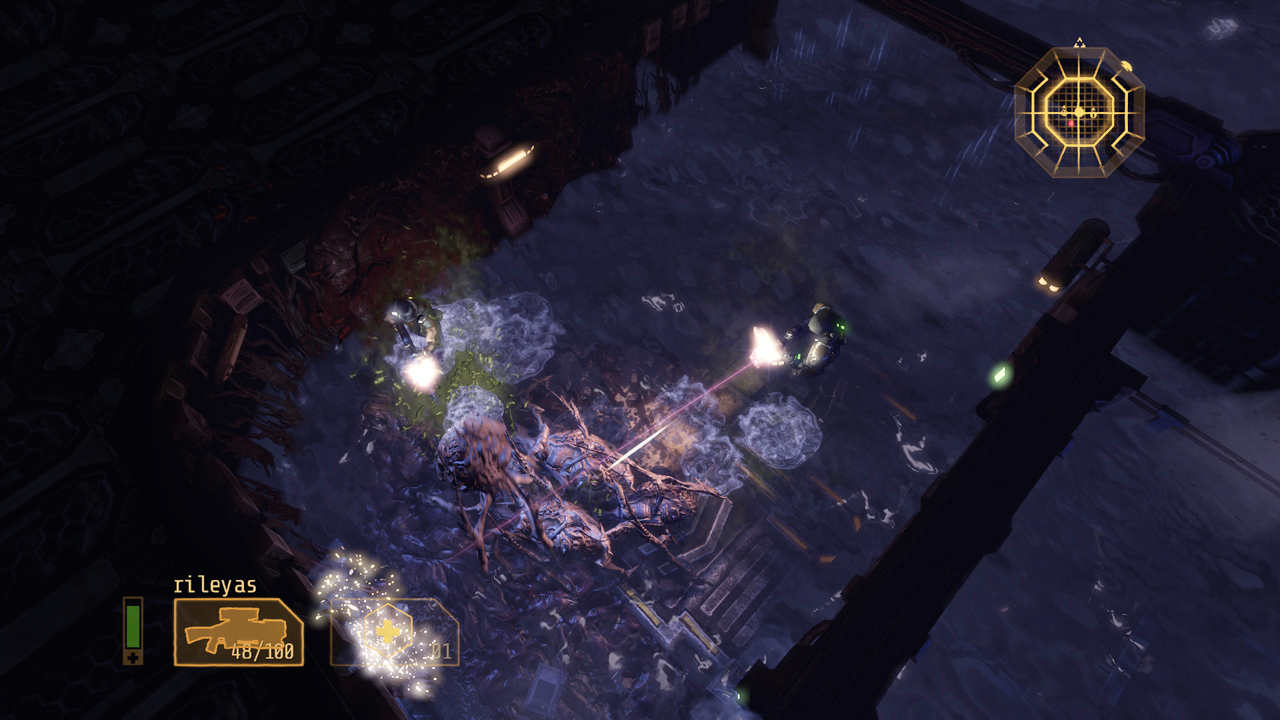Click the octagonal motion tracker minimap
The image size is (1280, 720).
point(1079,112)
